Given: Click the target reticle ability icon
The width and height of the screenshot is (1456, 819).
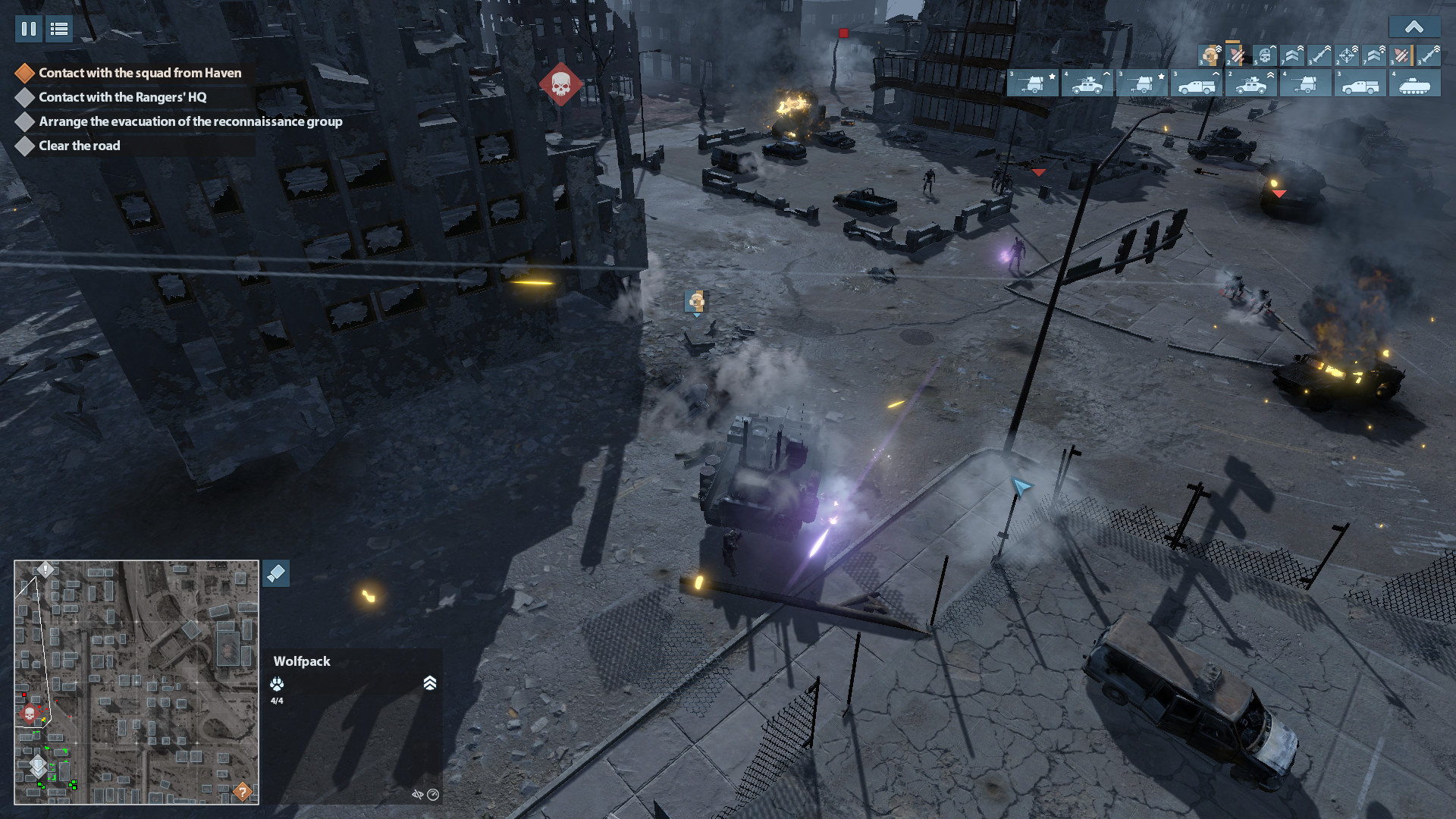Looking at the screenshot, I should click(x=1347, y=56).
